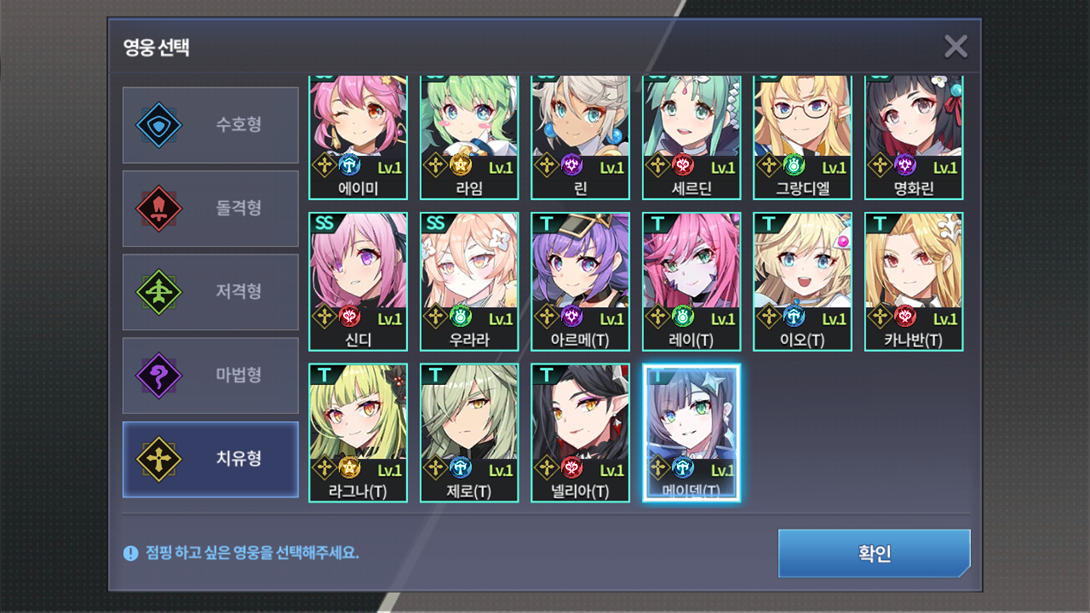Select hero 넬리아(T)
Viewport: 1090px width, 613px height.
tap(580, 431)
